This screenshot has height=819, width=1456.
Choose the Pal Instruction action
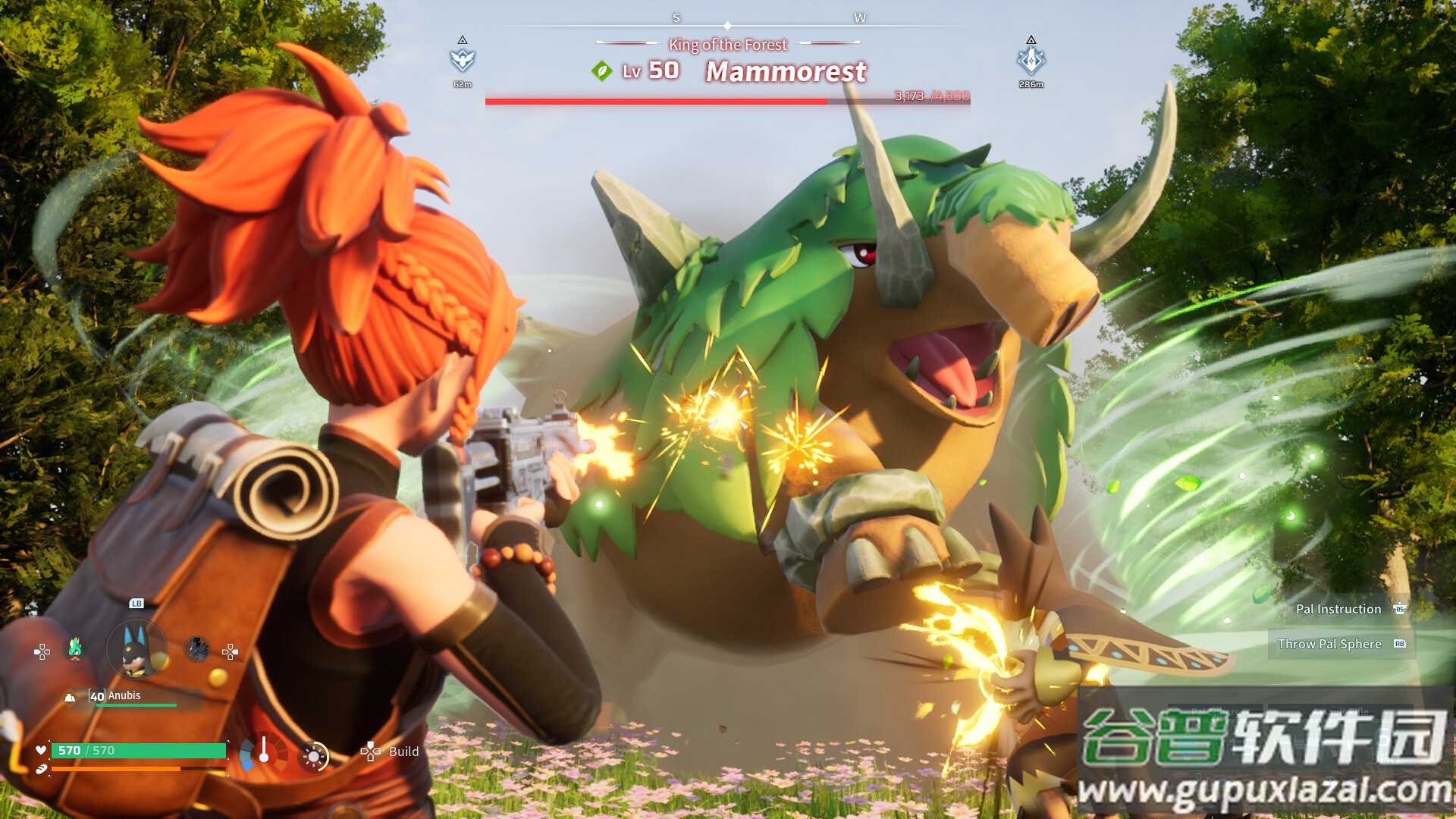pyautogui.click(x=1338, y=609)
